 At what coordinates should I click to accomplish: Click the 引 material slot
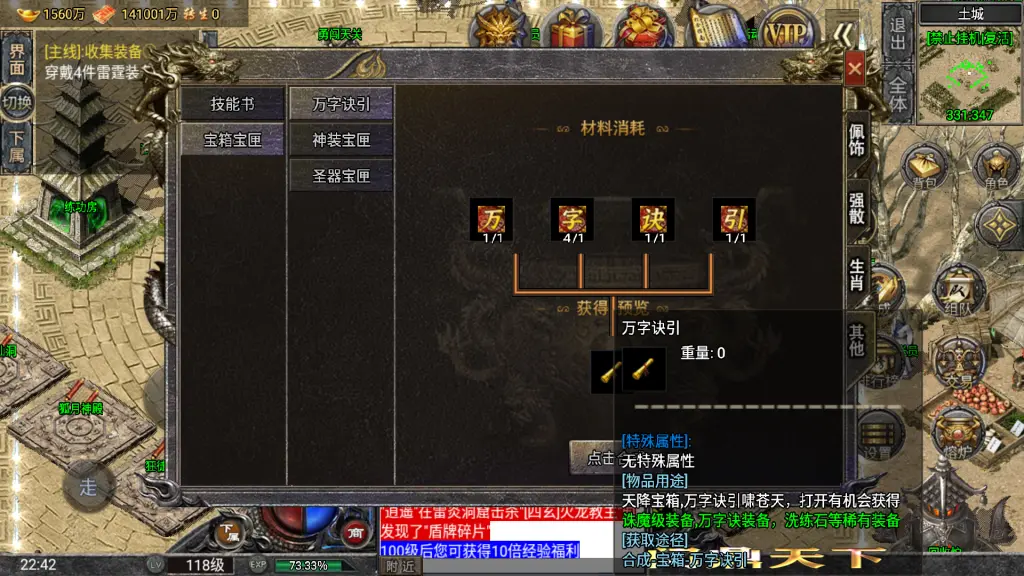click(734, 219)
